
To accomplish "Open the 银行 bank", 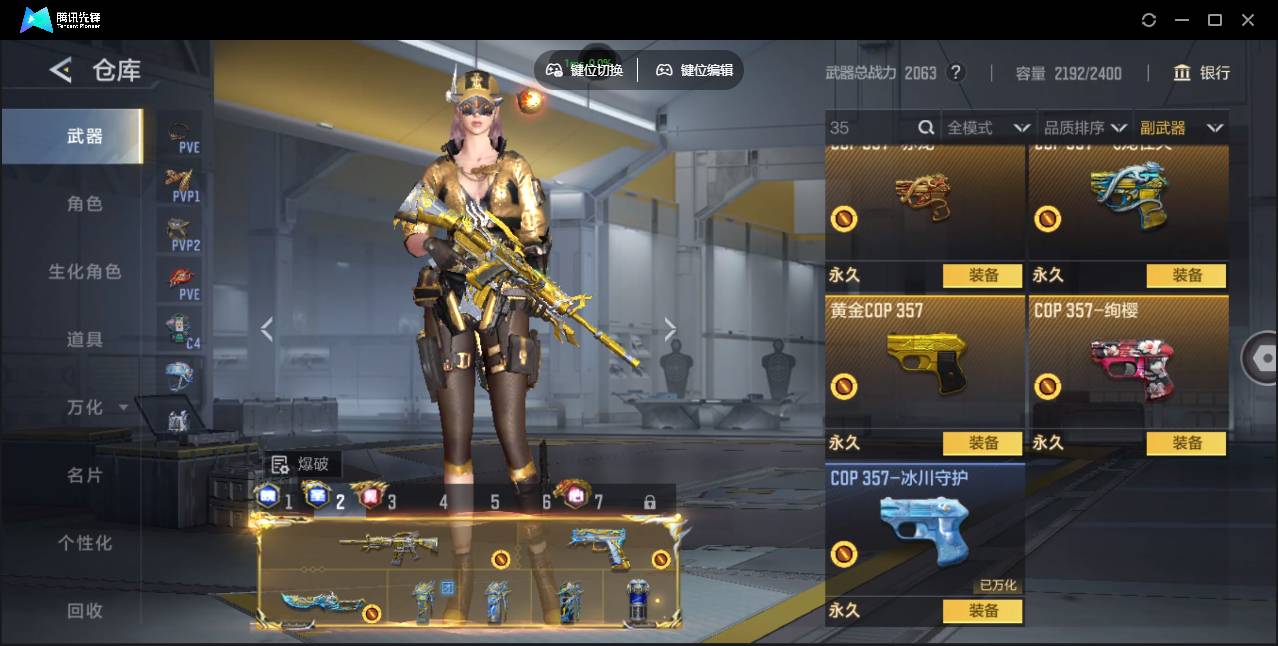I will coord(1201,73).
